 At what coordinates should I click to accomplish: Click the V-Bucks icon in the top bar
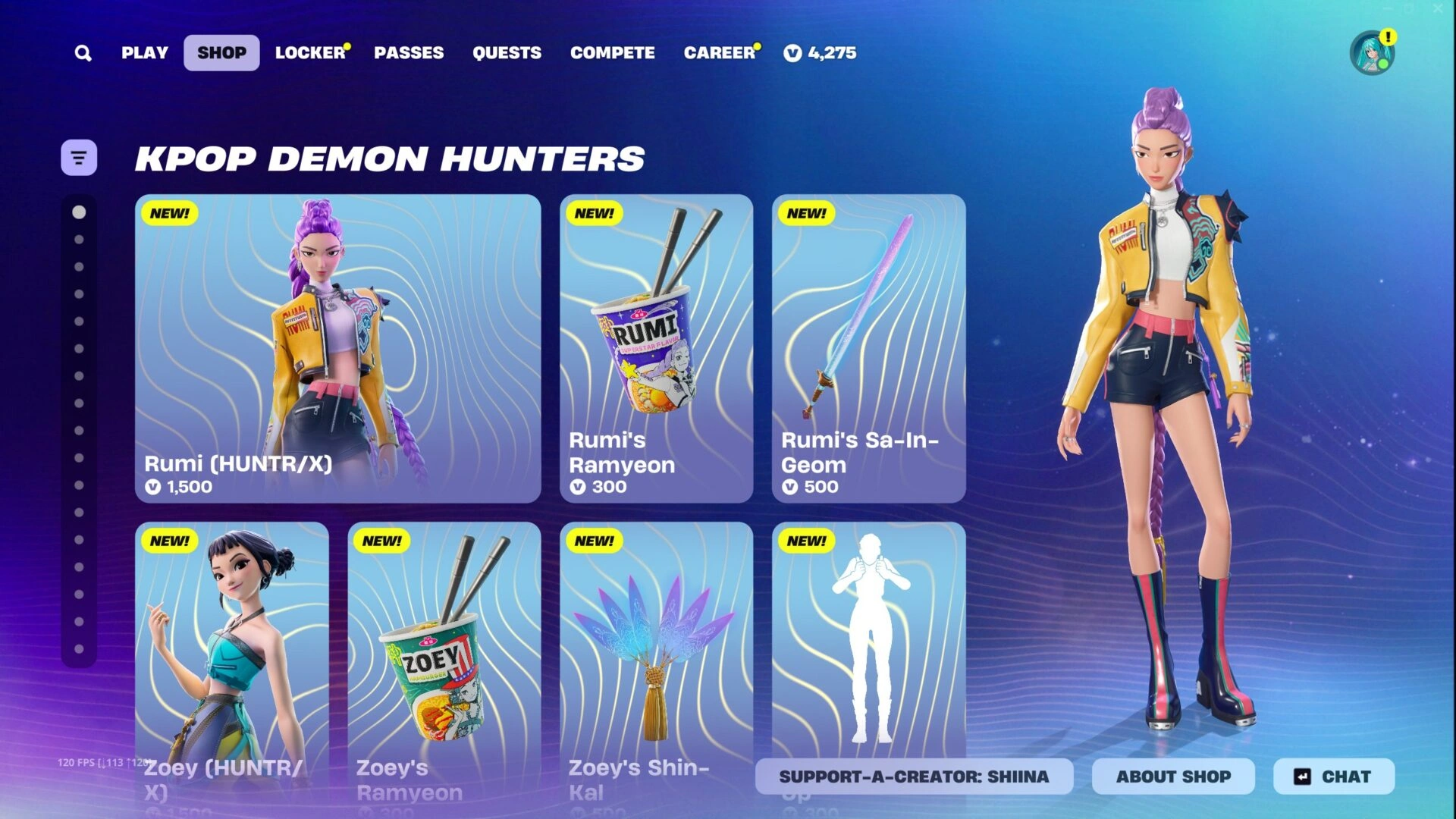pos(792,53)
